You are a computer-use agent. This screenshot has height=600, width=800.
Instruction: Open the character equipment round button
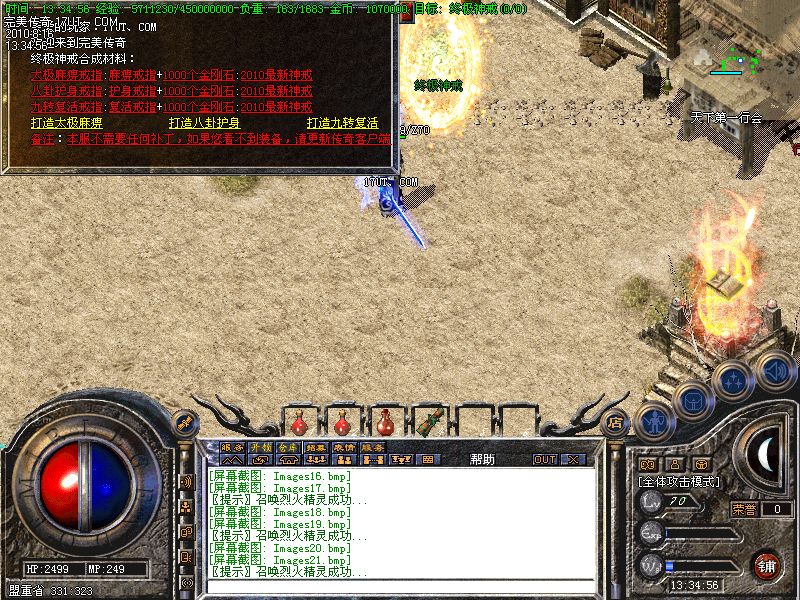(655, 422)
